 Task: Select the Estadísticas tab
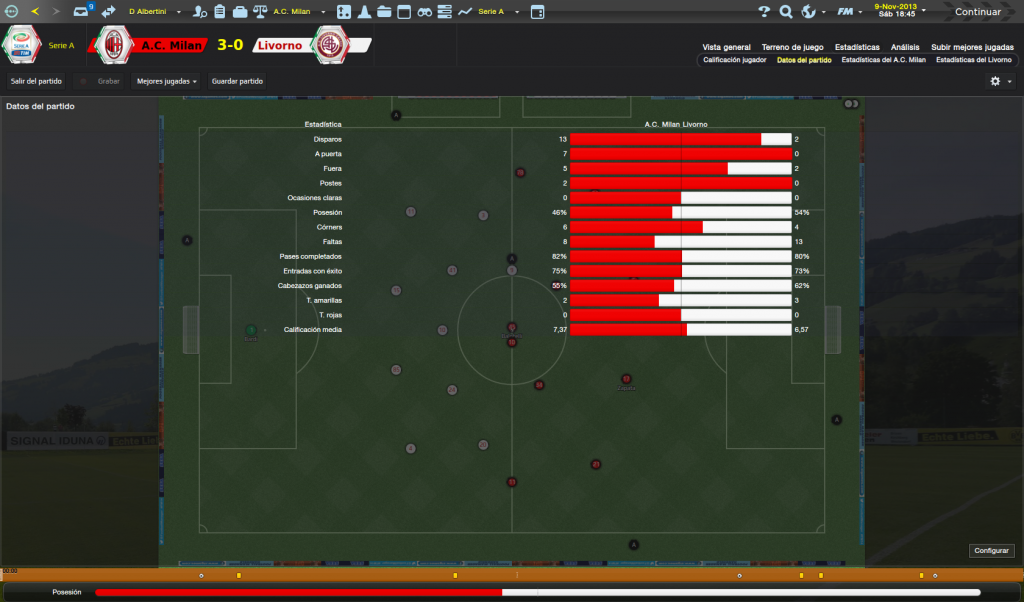click(857, 47)
